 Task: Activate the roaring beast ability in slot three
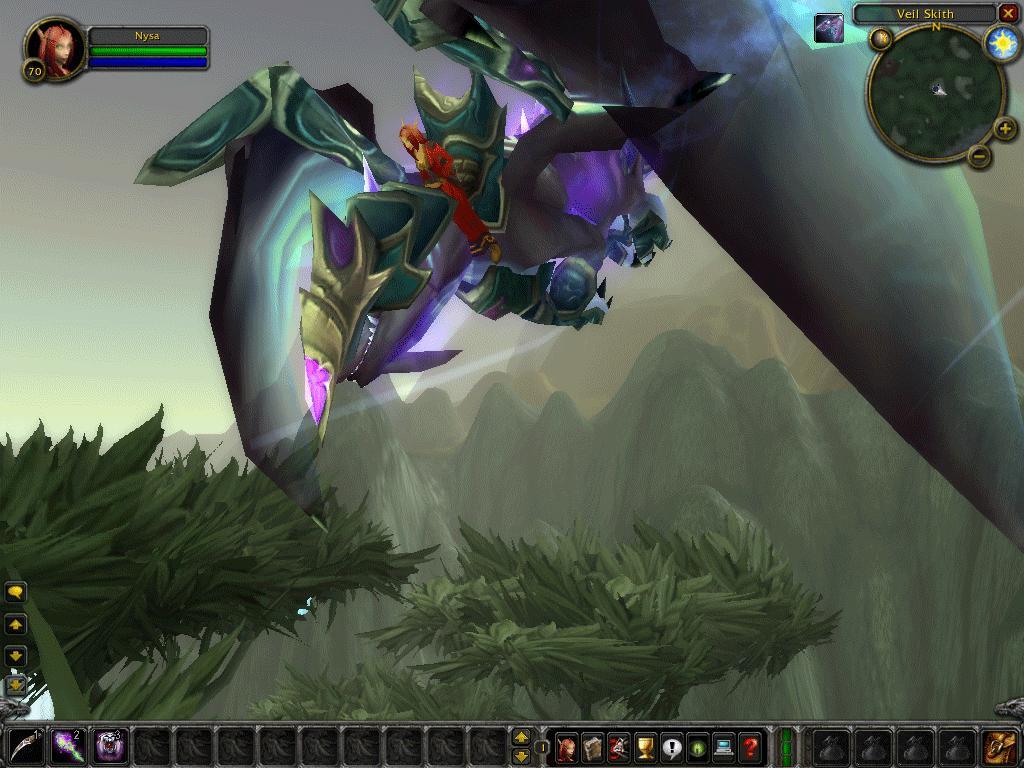coord(109,746)
